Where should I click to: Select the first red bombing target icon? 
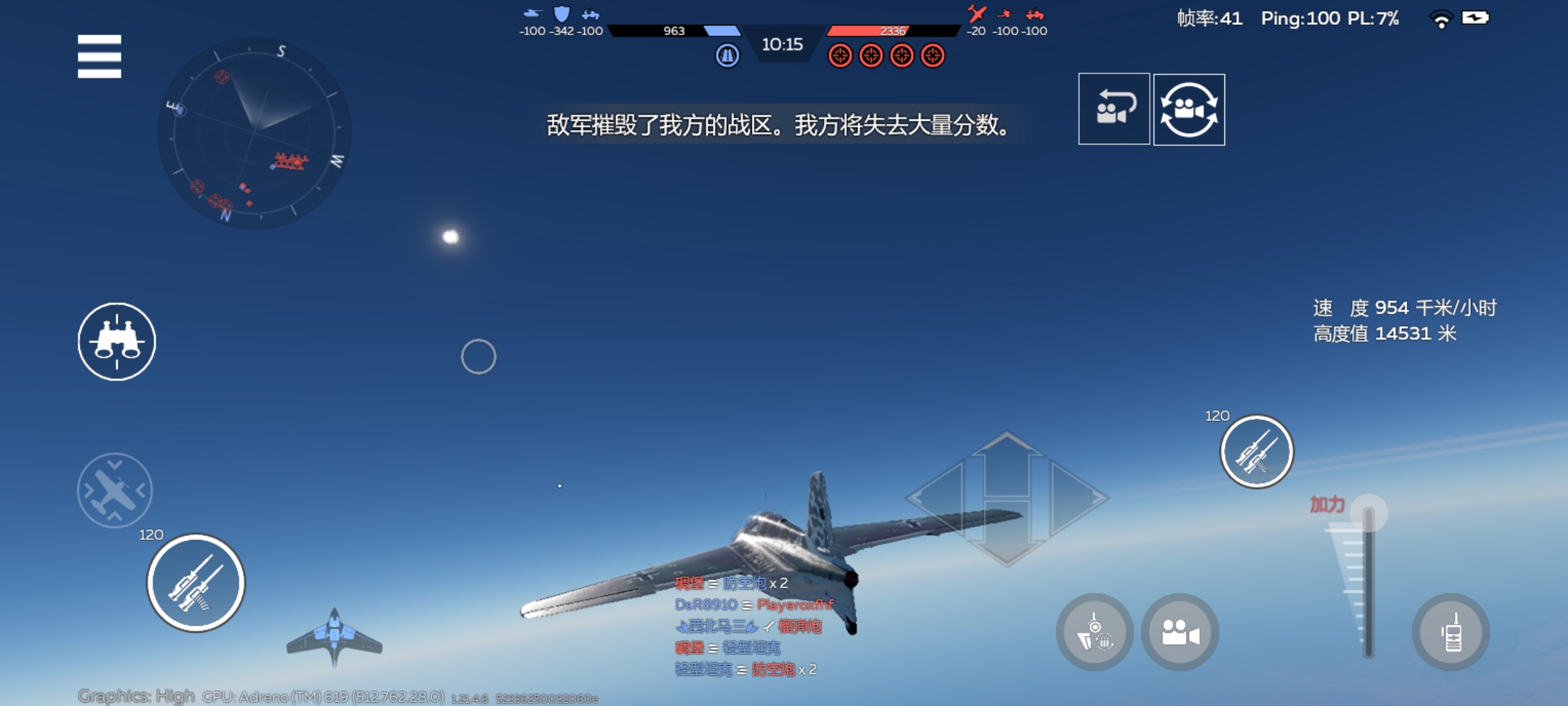(841, 56)
